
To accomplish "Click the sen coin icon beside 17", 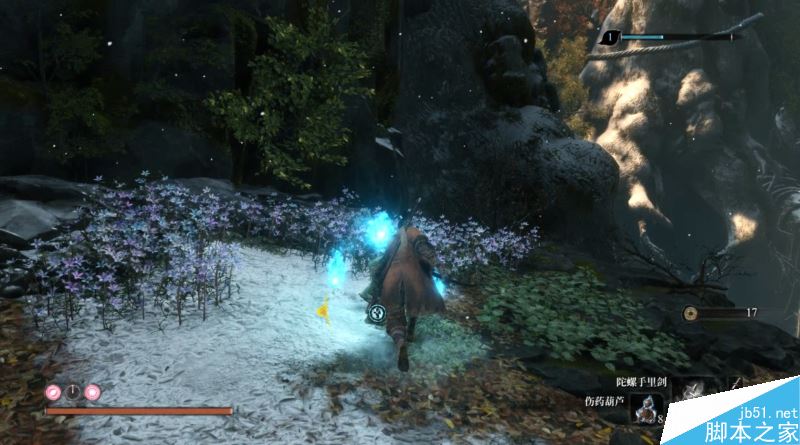I will coord(690,313).
